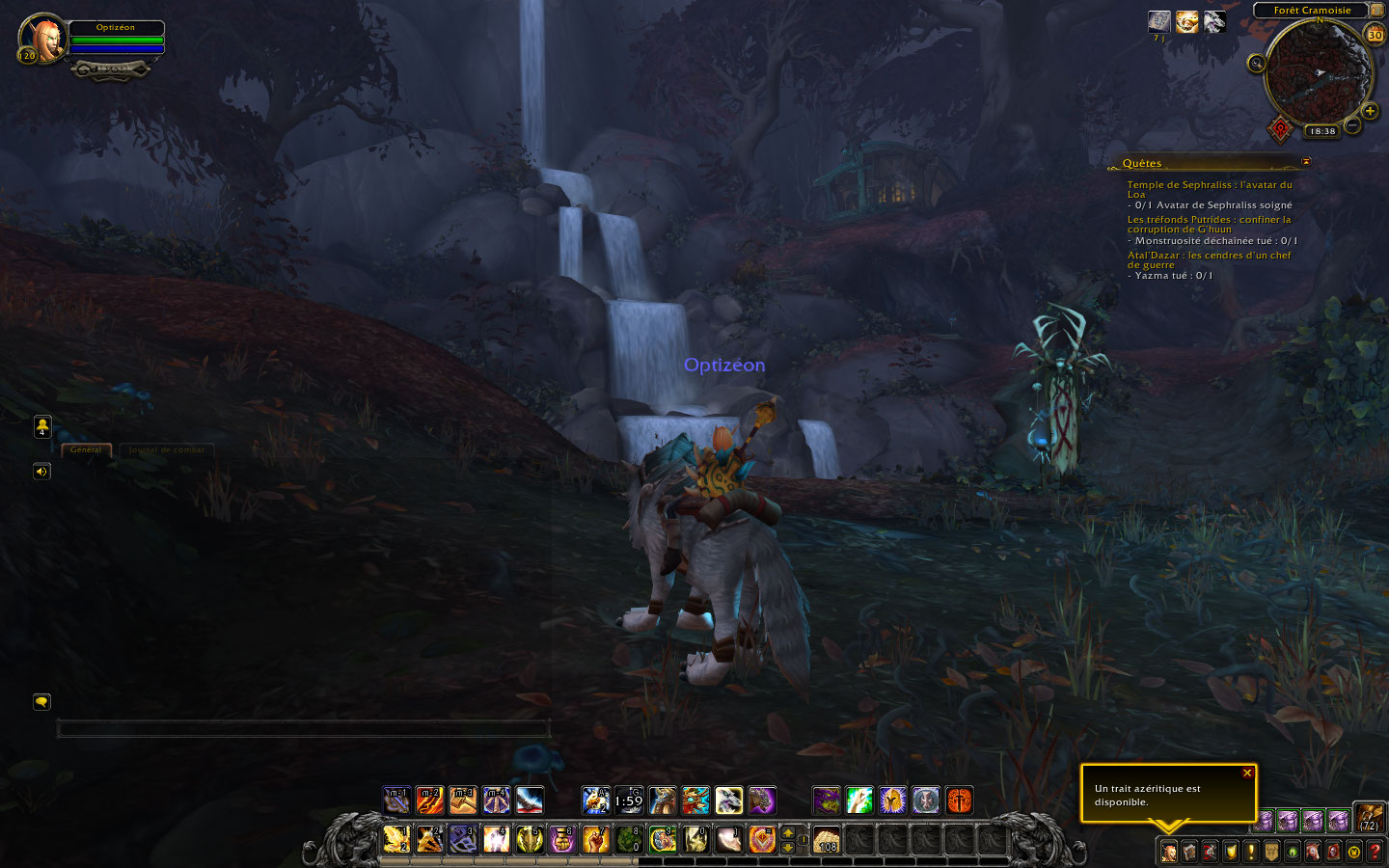Collapse the Quêtes objective tracker
The width and height of the screenshot is (1389, 868).
[x=1306, y=162]
